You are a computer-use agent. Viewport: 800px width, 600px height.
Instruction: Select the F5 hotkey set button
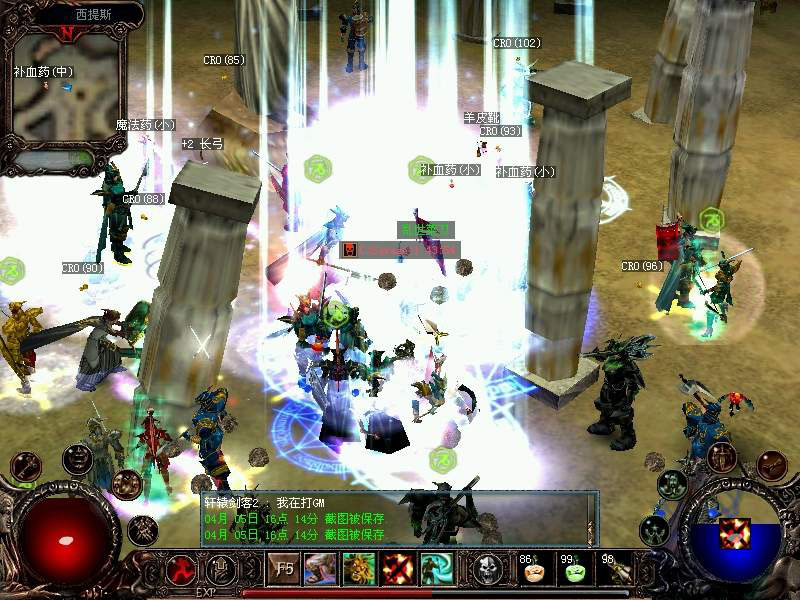(x=284, y=570)
